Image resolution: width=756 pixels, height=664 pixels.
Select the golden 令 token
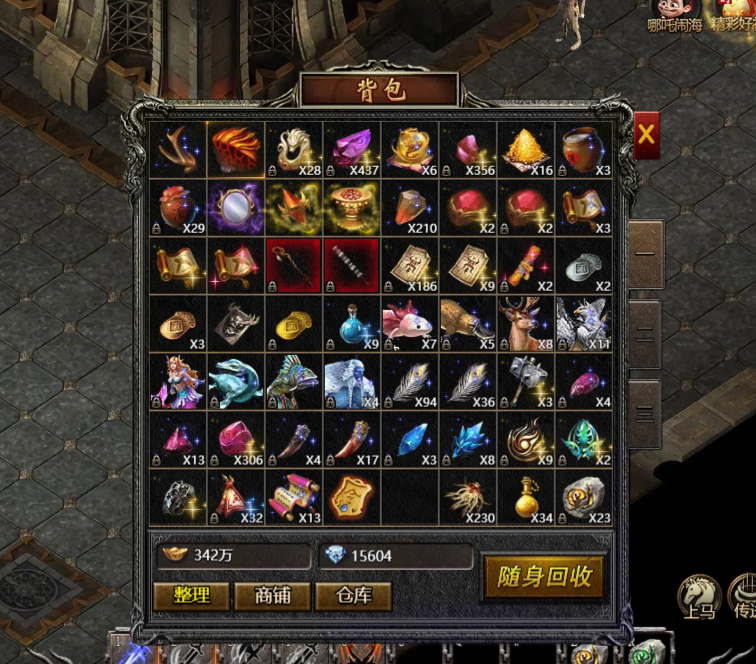[x=352, y=498]
